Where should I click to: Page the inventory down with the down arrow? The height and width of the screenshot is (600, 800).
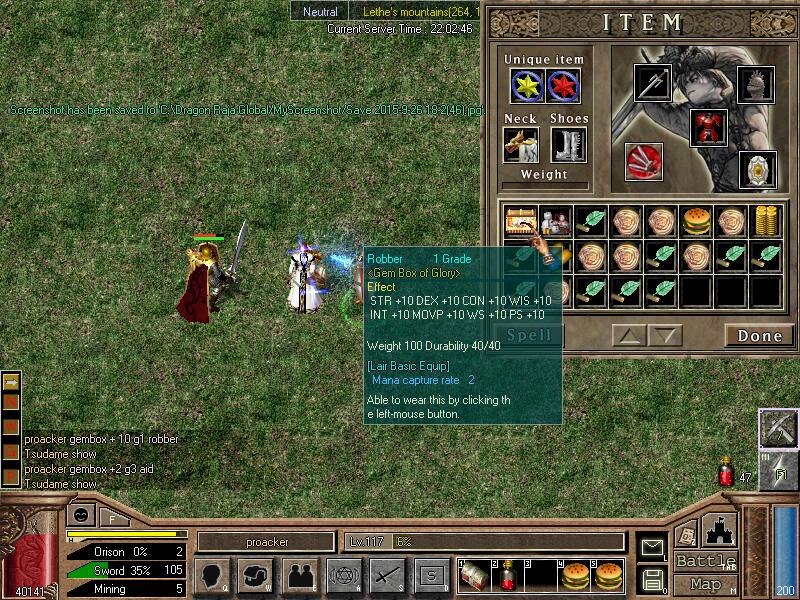pos(664,335)
